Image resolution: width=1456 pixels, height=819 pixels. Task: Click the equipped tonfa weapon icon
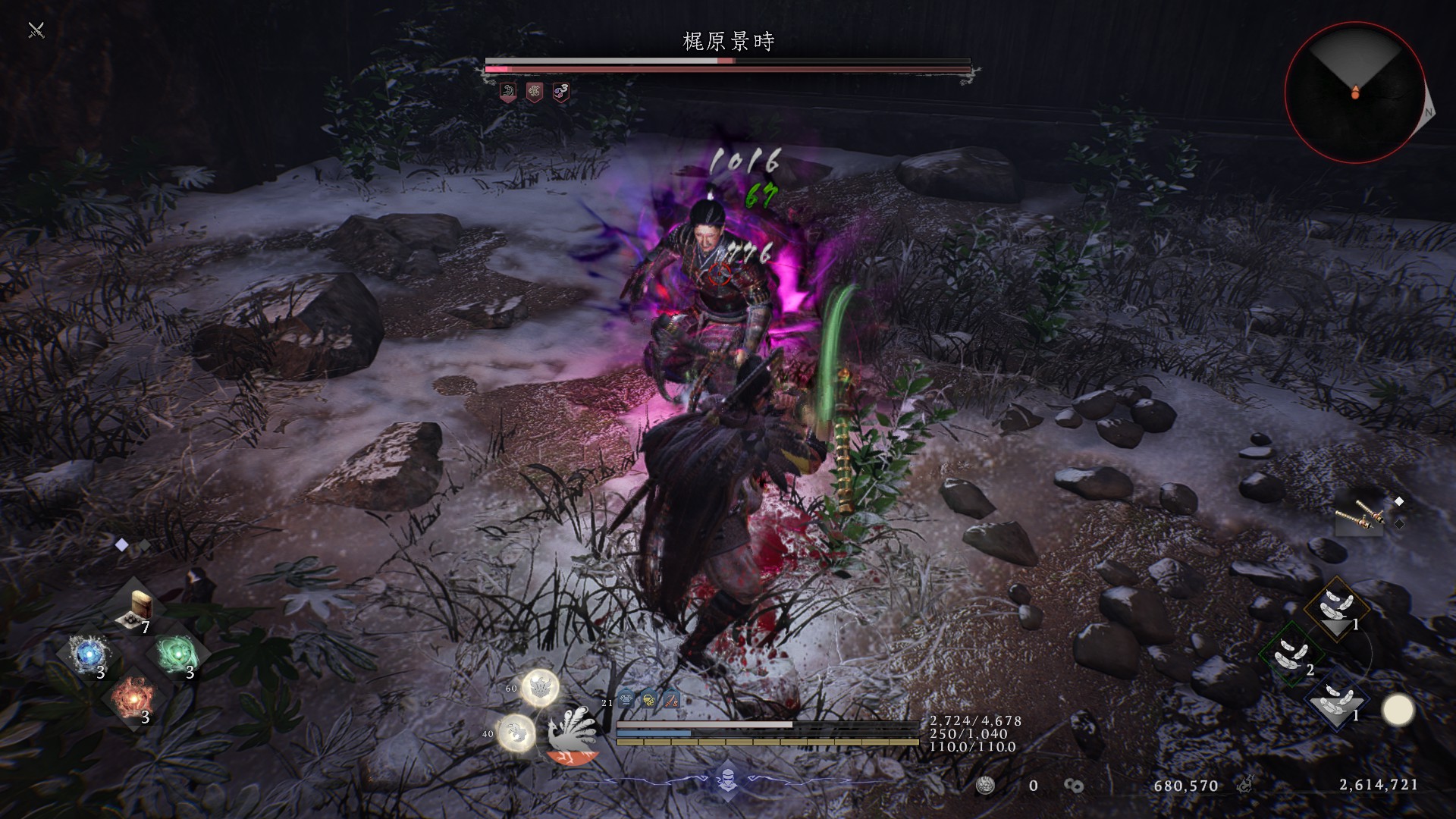1360,518
